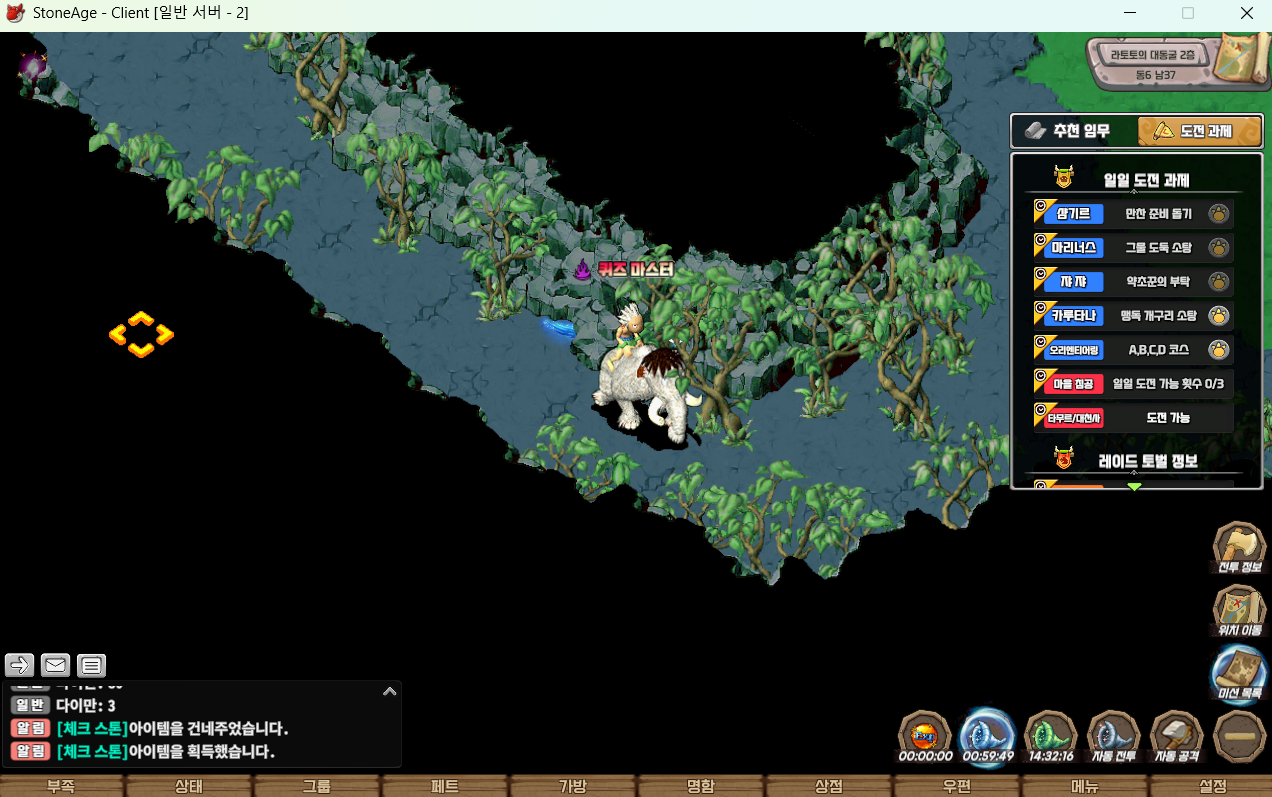The height and width of the screenshot is (797, 1272).
Task: Show the 상태 status menu
Action: click(x=189, y=786)
